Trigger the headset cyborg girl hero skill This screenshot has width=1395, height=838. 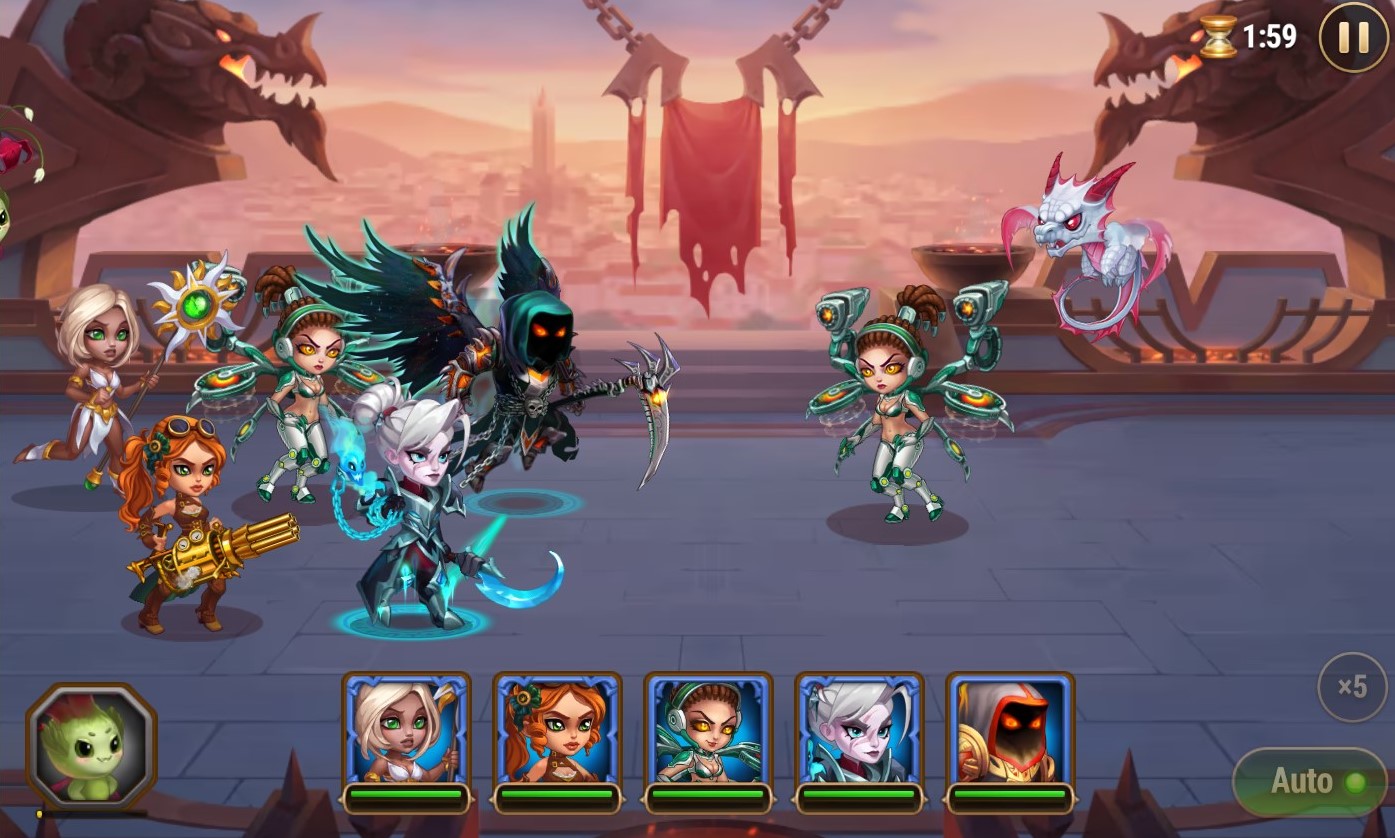click(708, 731)
